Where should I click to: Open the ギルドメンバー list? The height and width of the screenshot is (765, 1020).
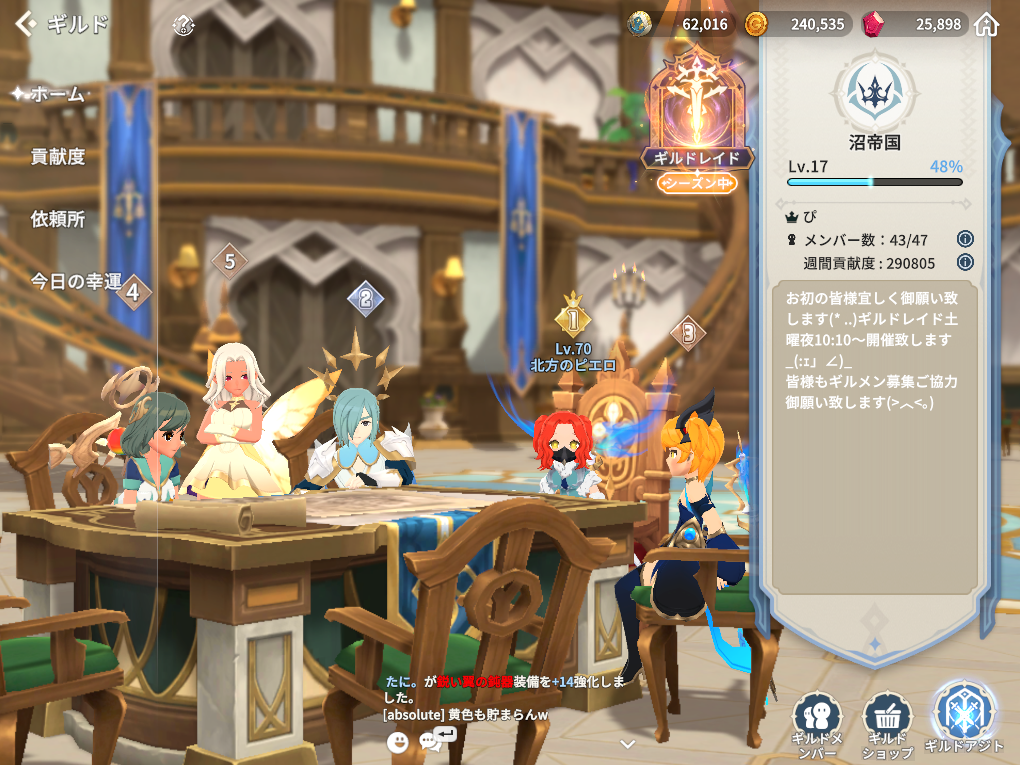pyautogui.click(x=816, y=723)
